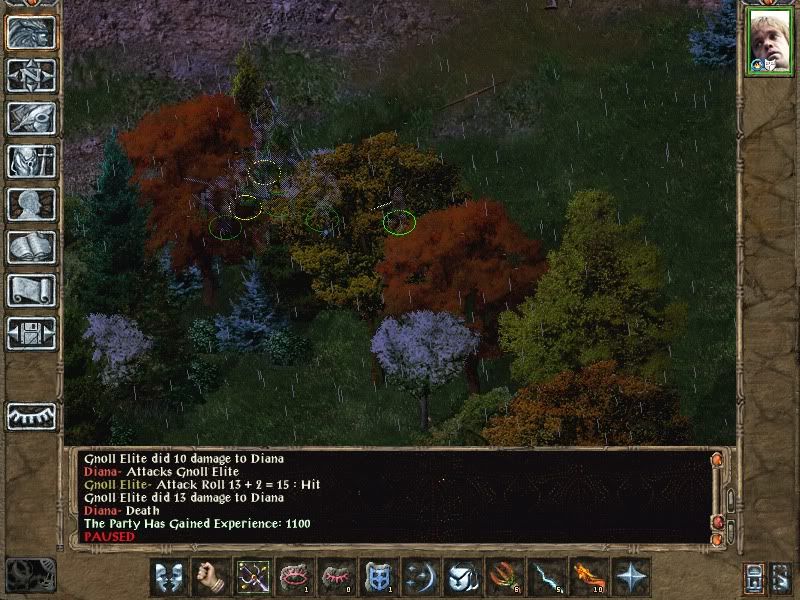
Task: Click the return-to-game face button
Action: pyautogui.click(x=31, y=33)
